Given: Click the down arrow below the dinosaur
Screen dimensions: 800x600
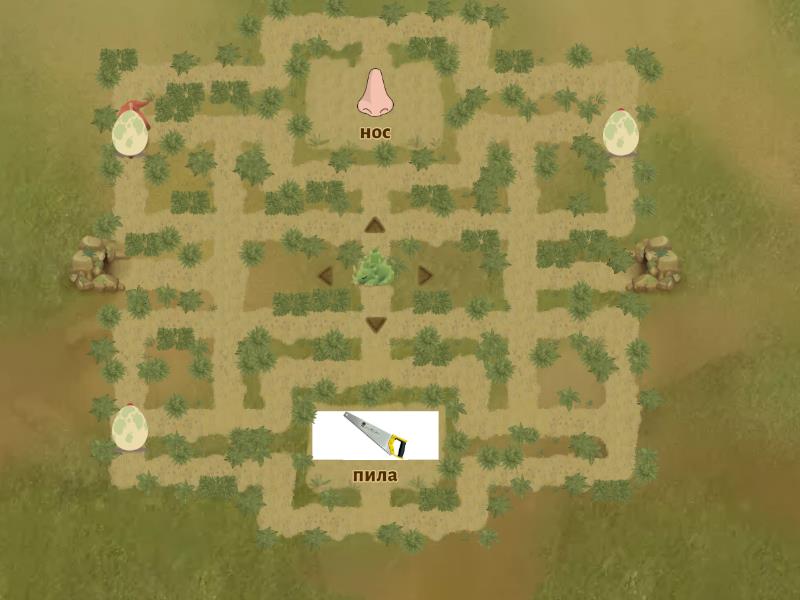Looking at the screenshot, I should click(375, 323).
